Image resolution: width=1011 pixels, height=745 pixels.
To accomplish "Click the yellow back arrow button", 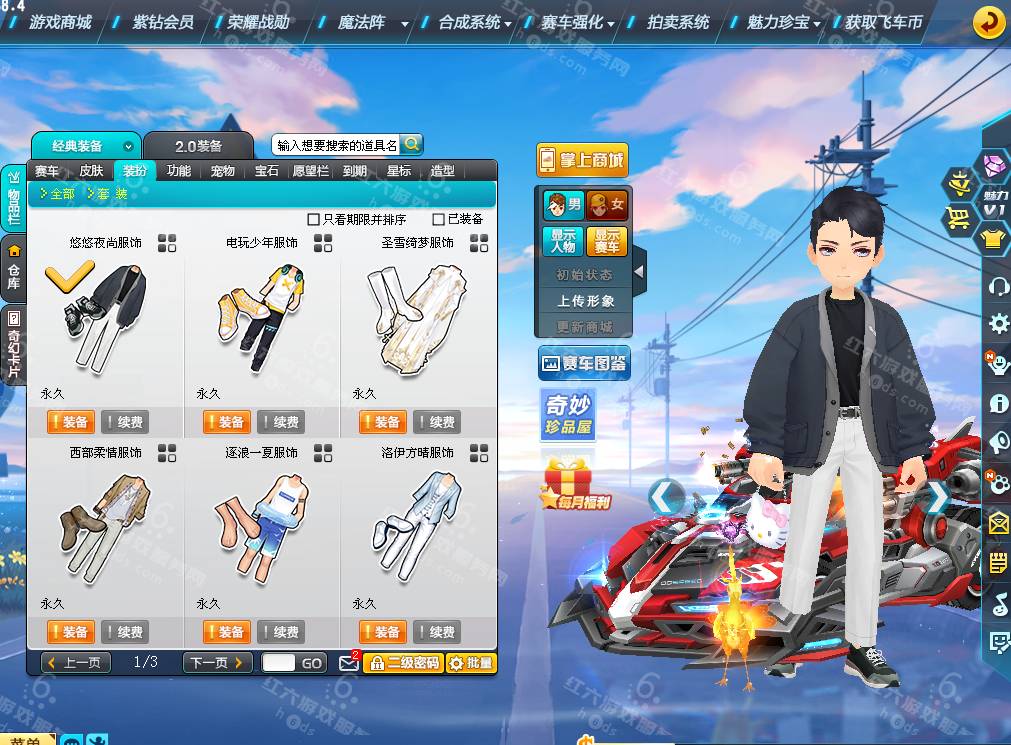I will pos(988,22).
